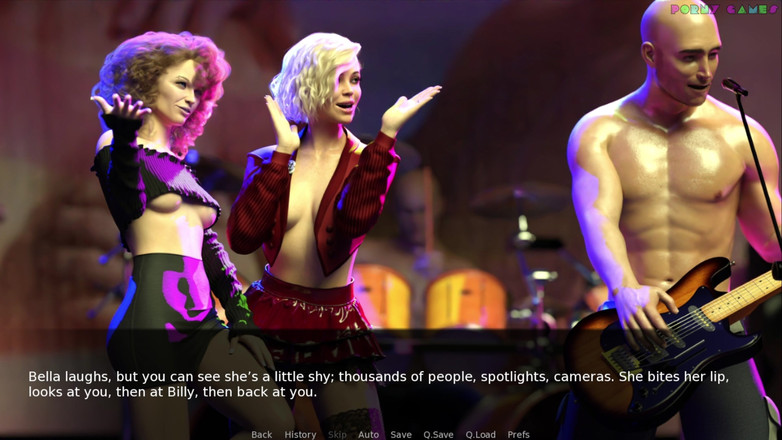The height and width of the screenshot is (440, 782).
Task: Open the History log
Action: pyautogui.click(x=300, y=434)
